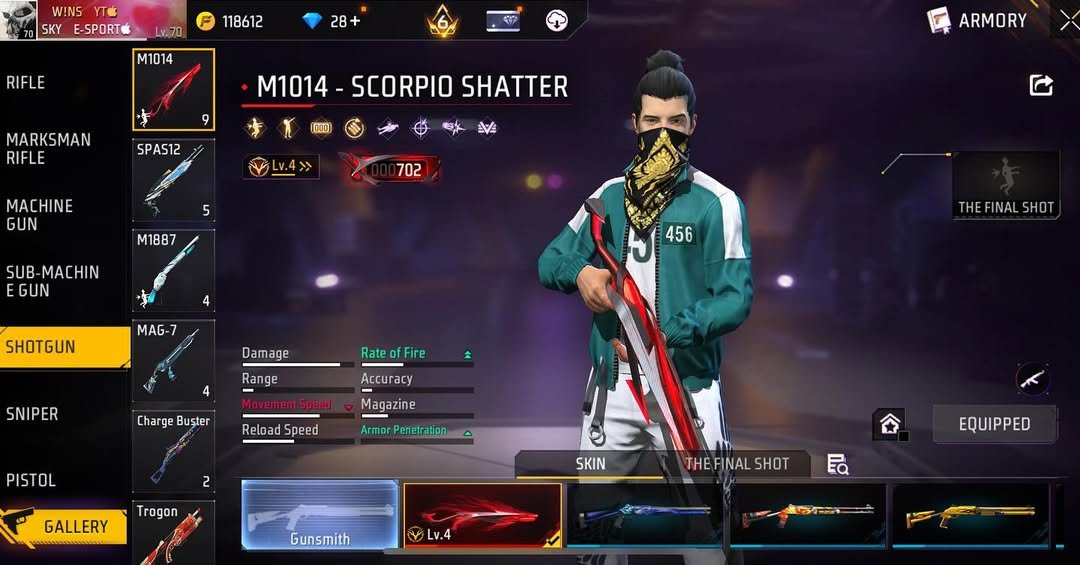Select the yellow-gold M1014 skin
1080x565 pixels.
click(x=970, y=515)
